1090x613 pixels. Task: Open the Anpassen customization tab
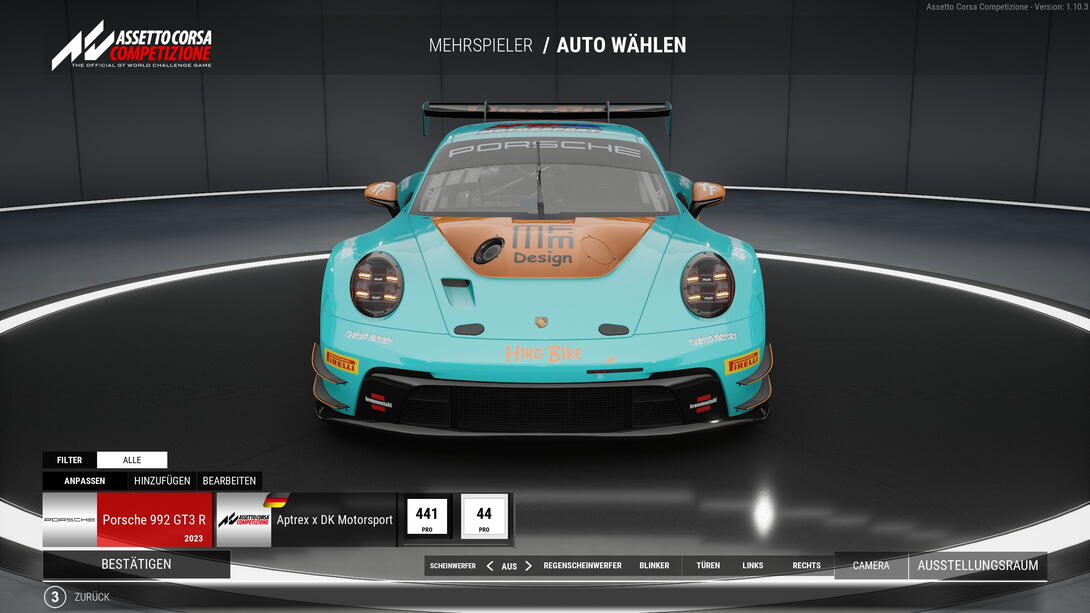85,481
